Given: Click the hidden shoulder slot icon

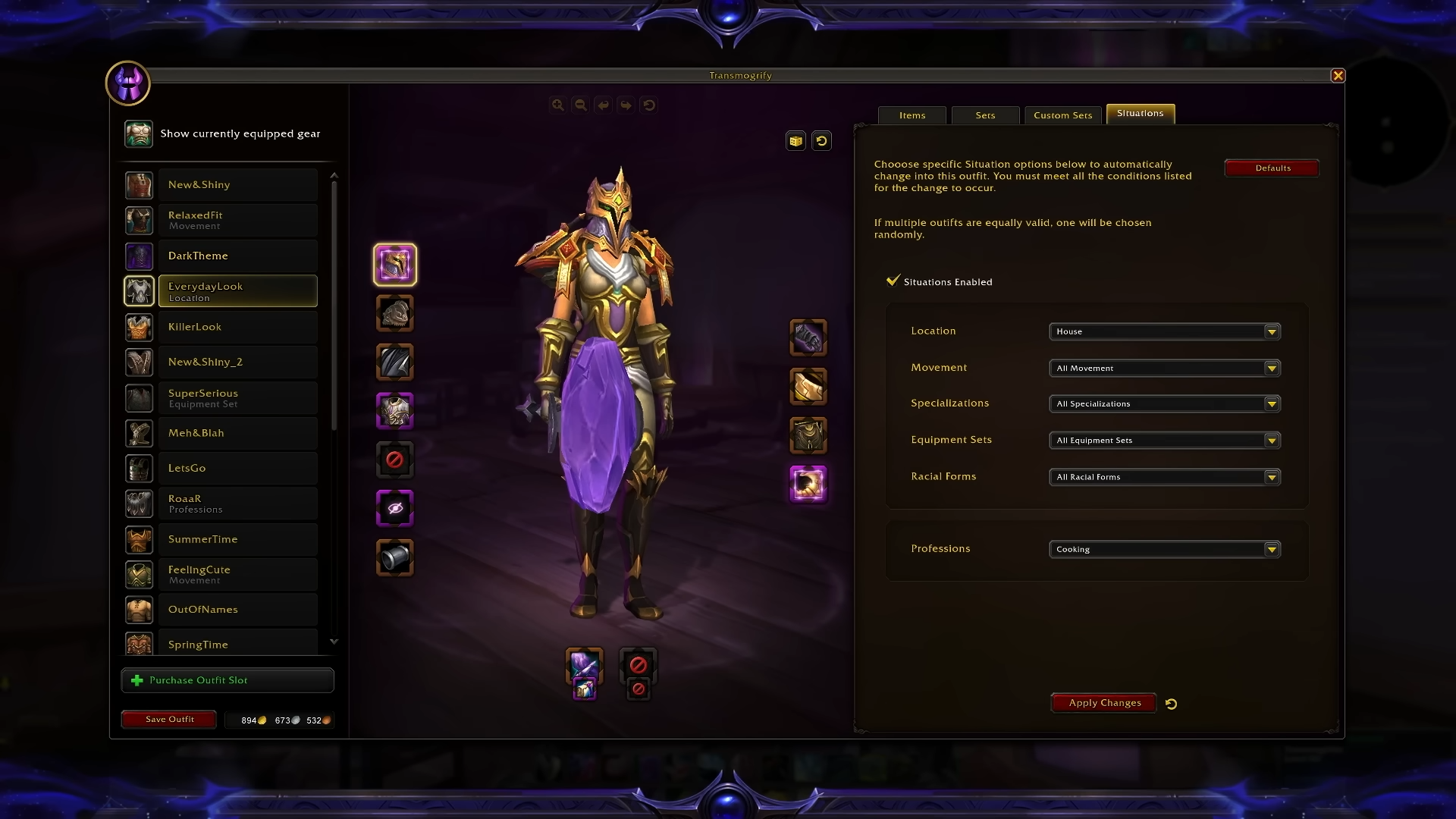Looking at the screenshot, I should coord(394,507).
